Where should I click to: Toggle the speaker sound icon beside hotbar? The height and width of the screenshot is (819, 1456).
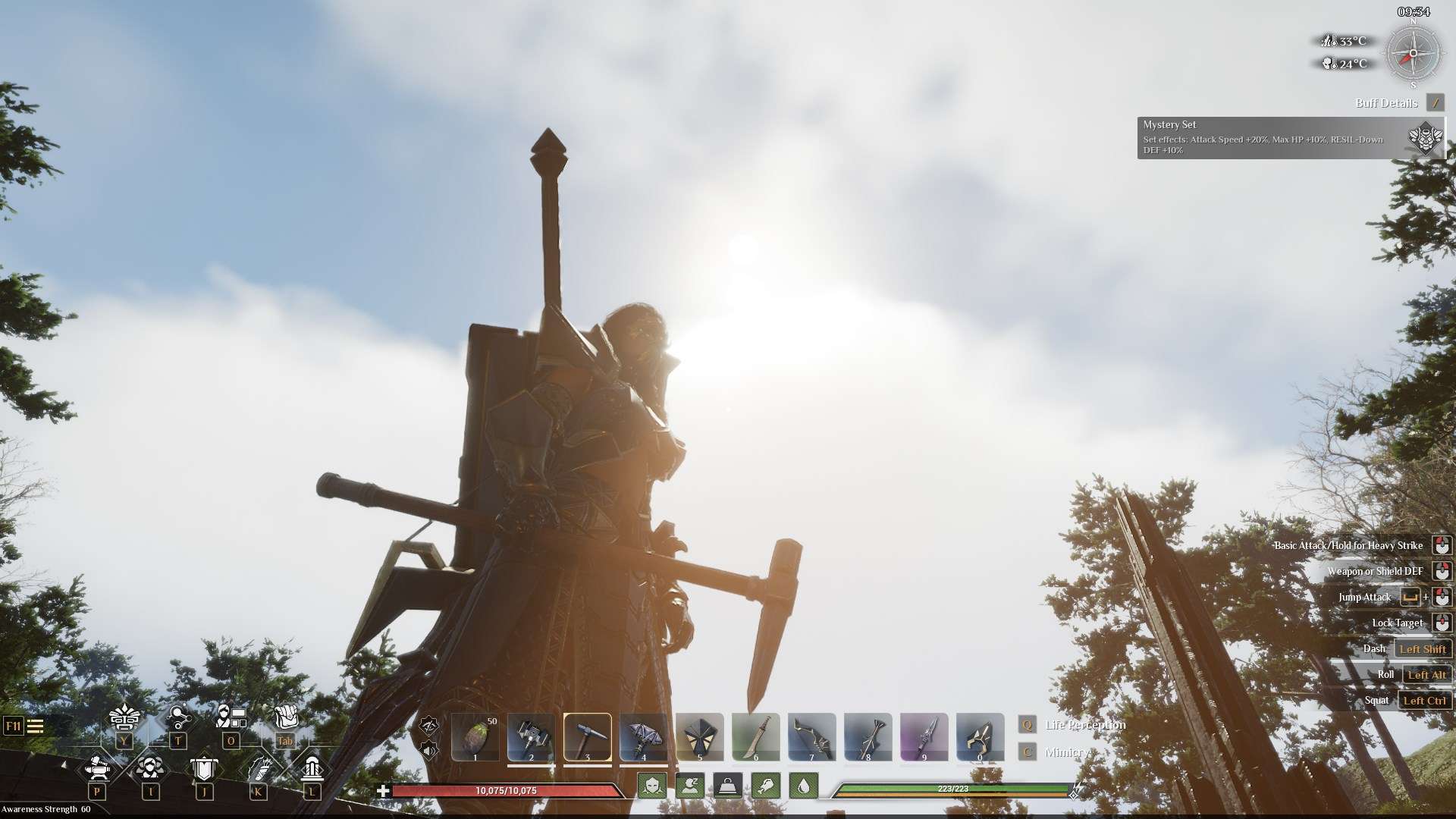click(x=429, y=751)
